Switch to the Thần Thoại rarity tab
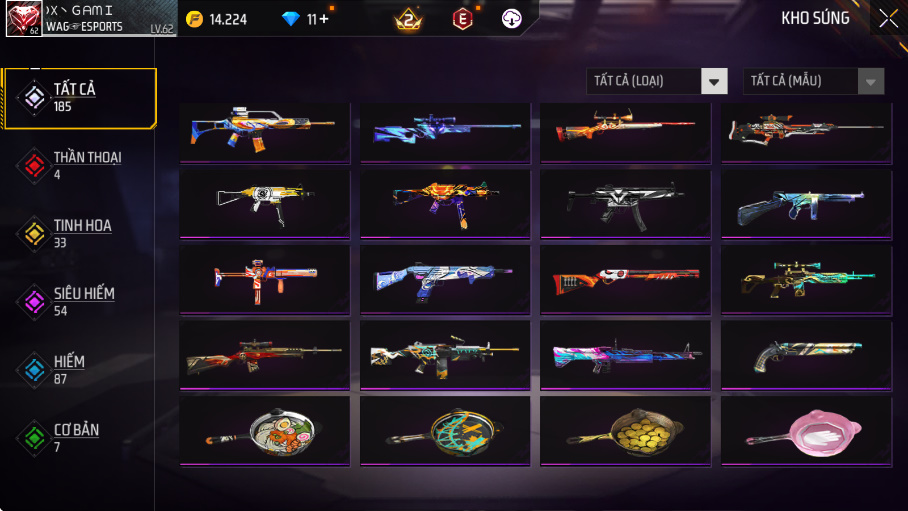908x511 pixels. 80,166
